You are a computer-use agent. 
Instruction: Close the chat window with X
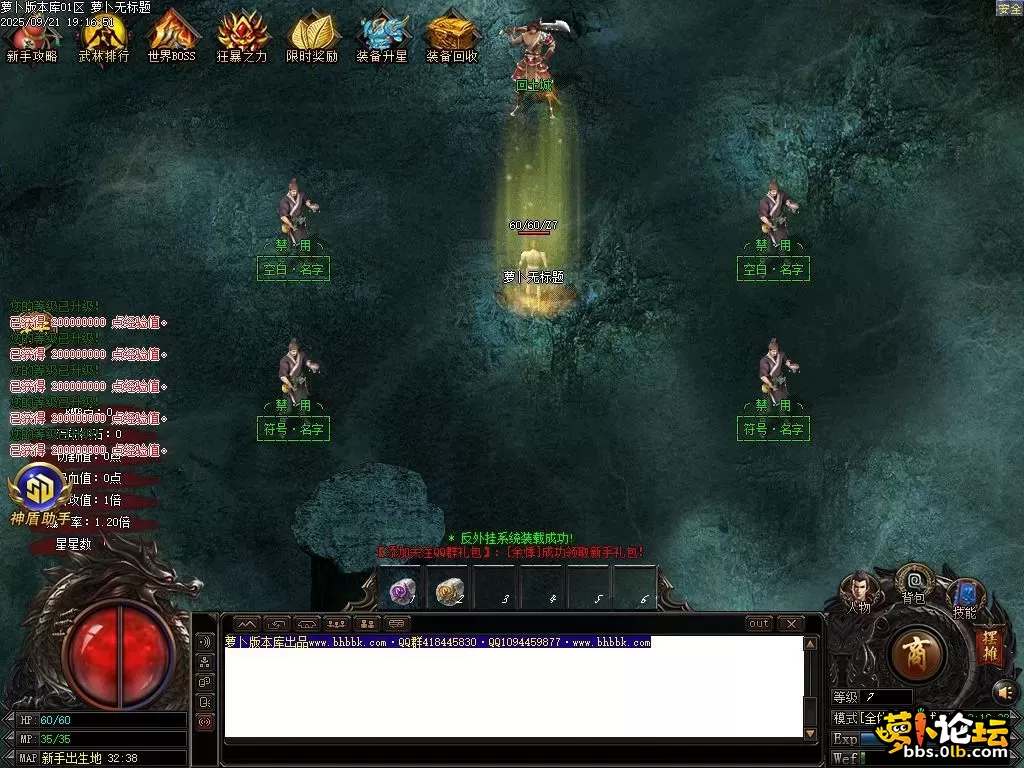coord(791,624)
